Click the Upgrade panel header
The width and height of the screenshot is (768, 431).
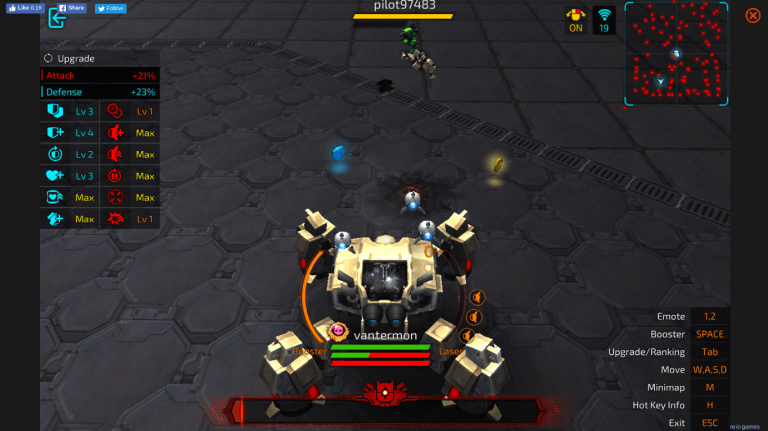click(70, 58)
